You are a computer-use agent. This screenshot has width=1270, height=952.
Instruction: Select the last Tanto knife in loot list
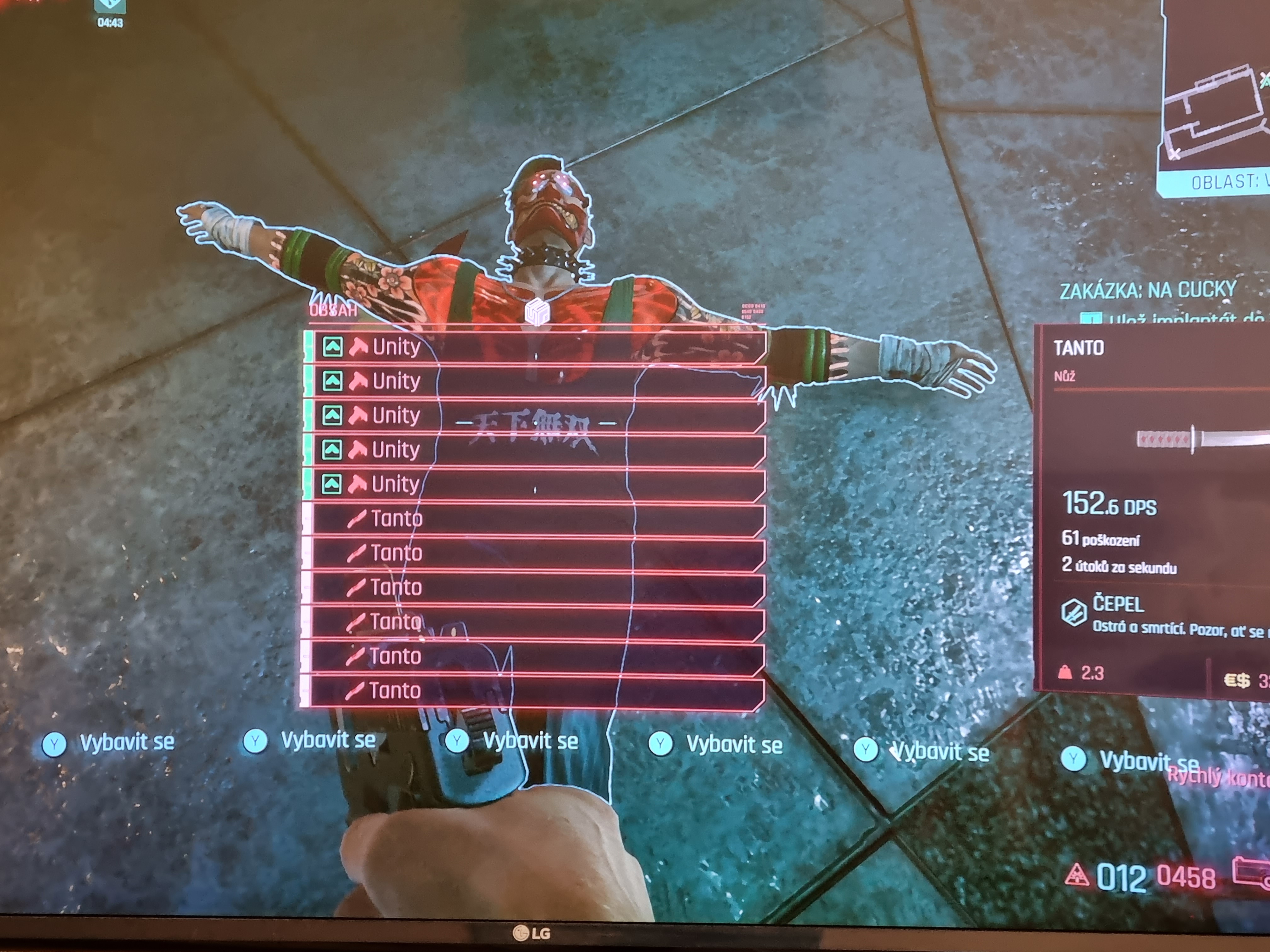click(534, 691)
